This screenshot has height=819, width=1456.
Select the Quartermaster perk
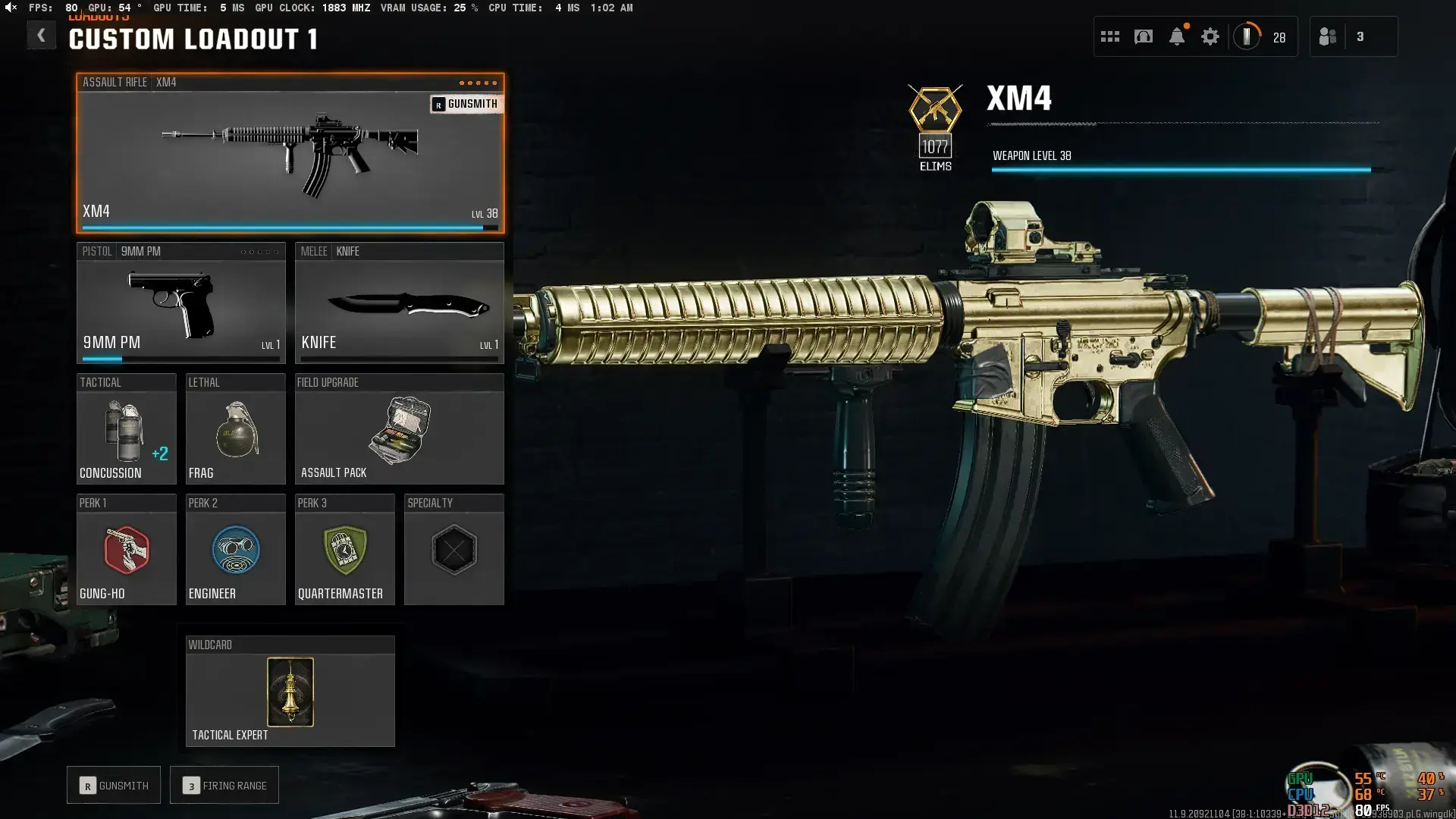point(345,550)
